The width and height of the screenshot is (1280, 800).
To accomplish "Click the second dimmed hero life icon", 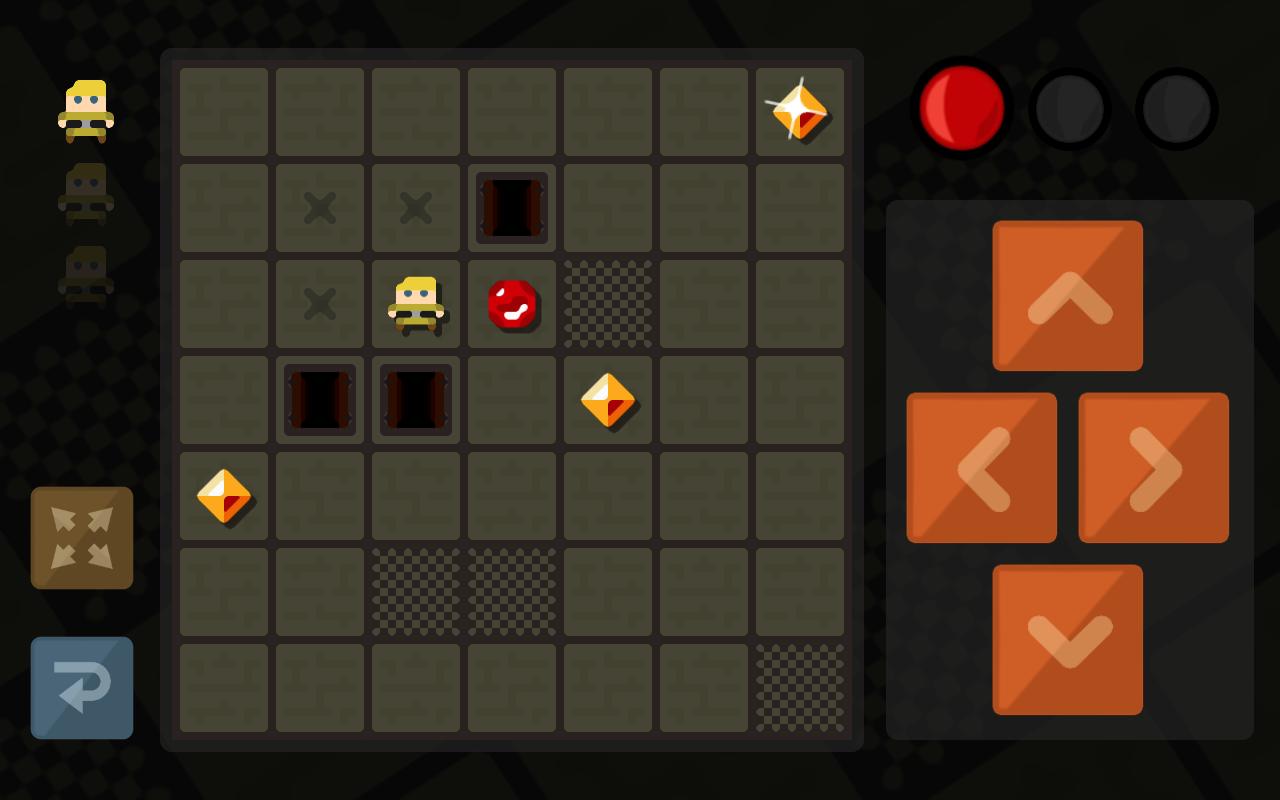I will point(83,273).
